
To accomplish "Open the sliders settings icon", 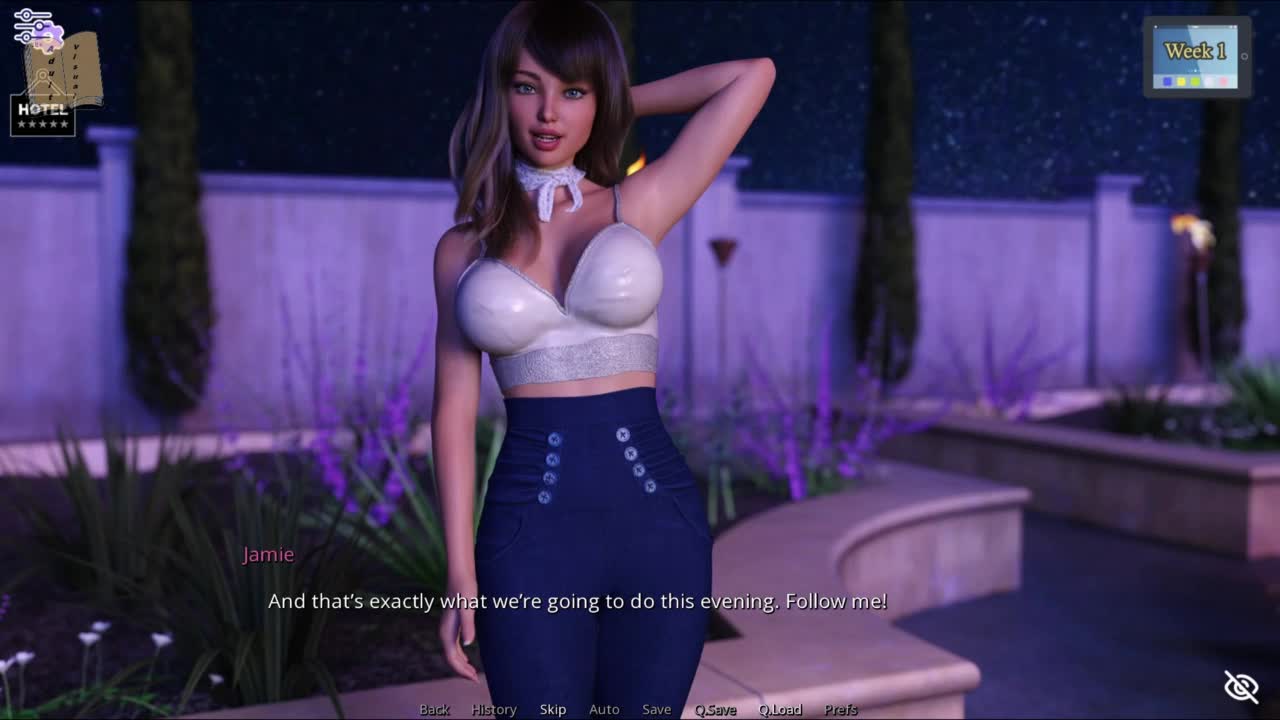I will pos(32,24).
